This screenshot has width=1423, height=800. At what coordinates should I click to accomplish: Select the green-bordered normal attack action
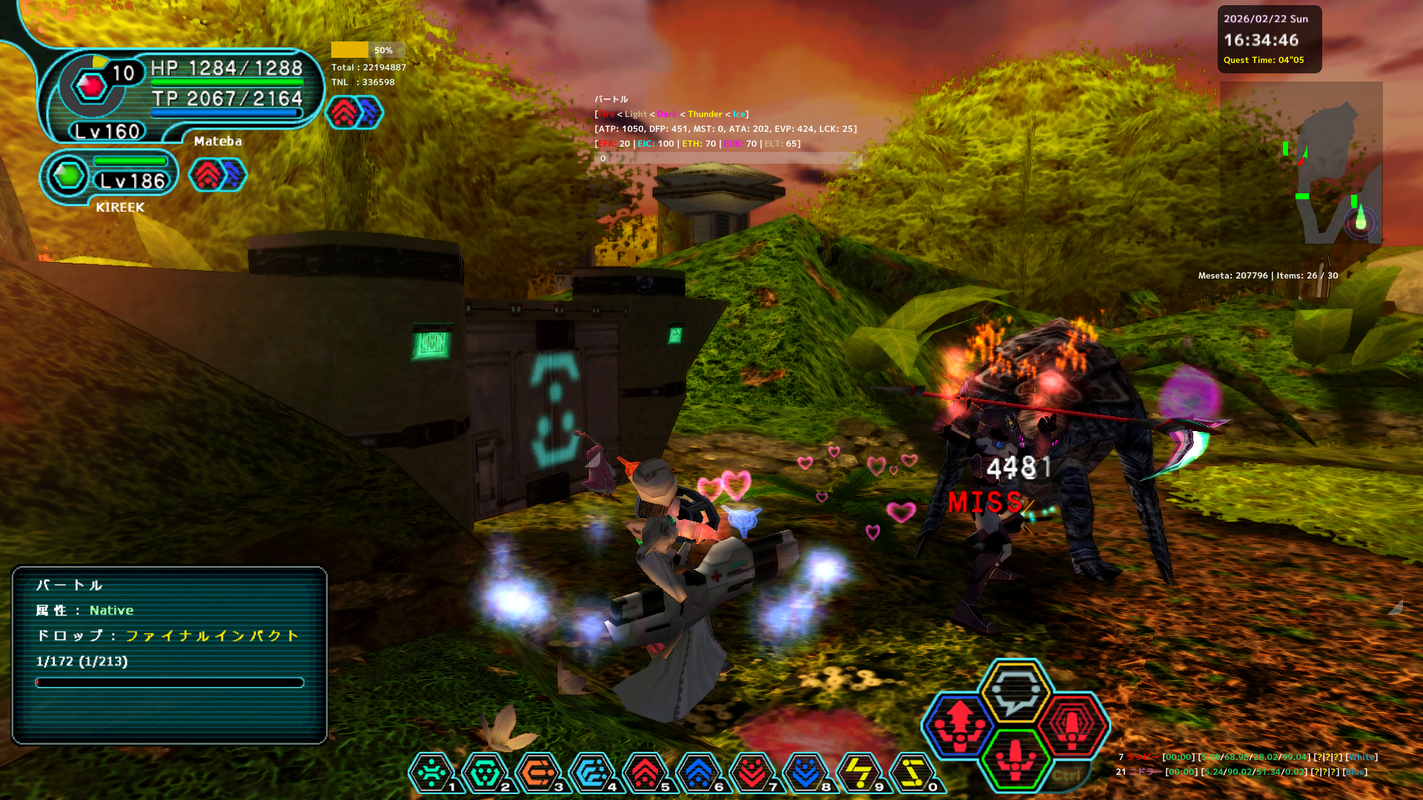click(x=1015, y=758)
